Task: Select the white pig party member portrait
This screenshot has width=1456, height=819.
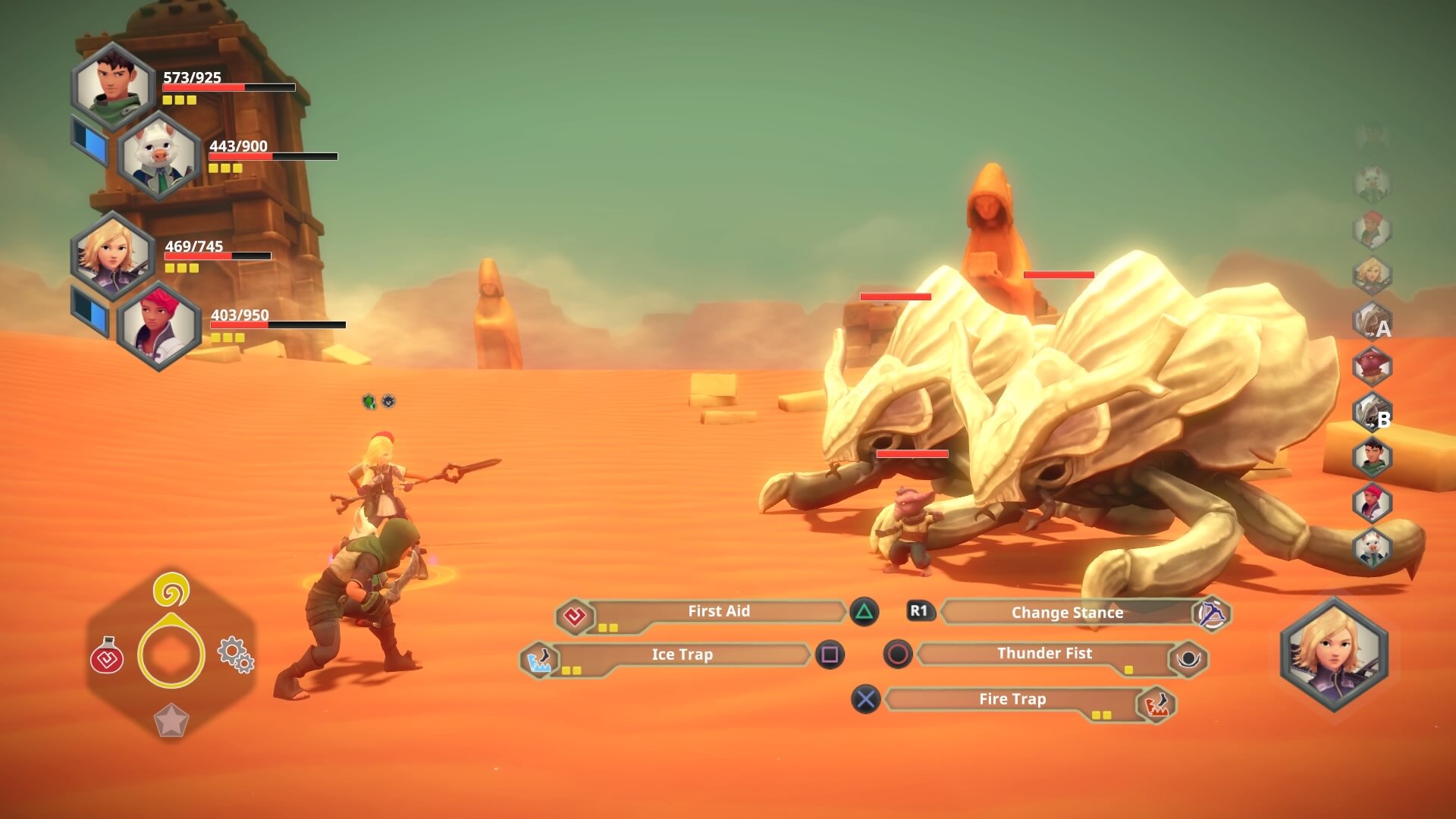Action: point(159,155)
